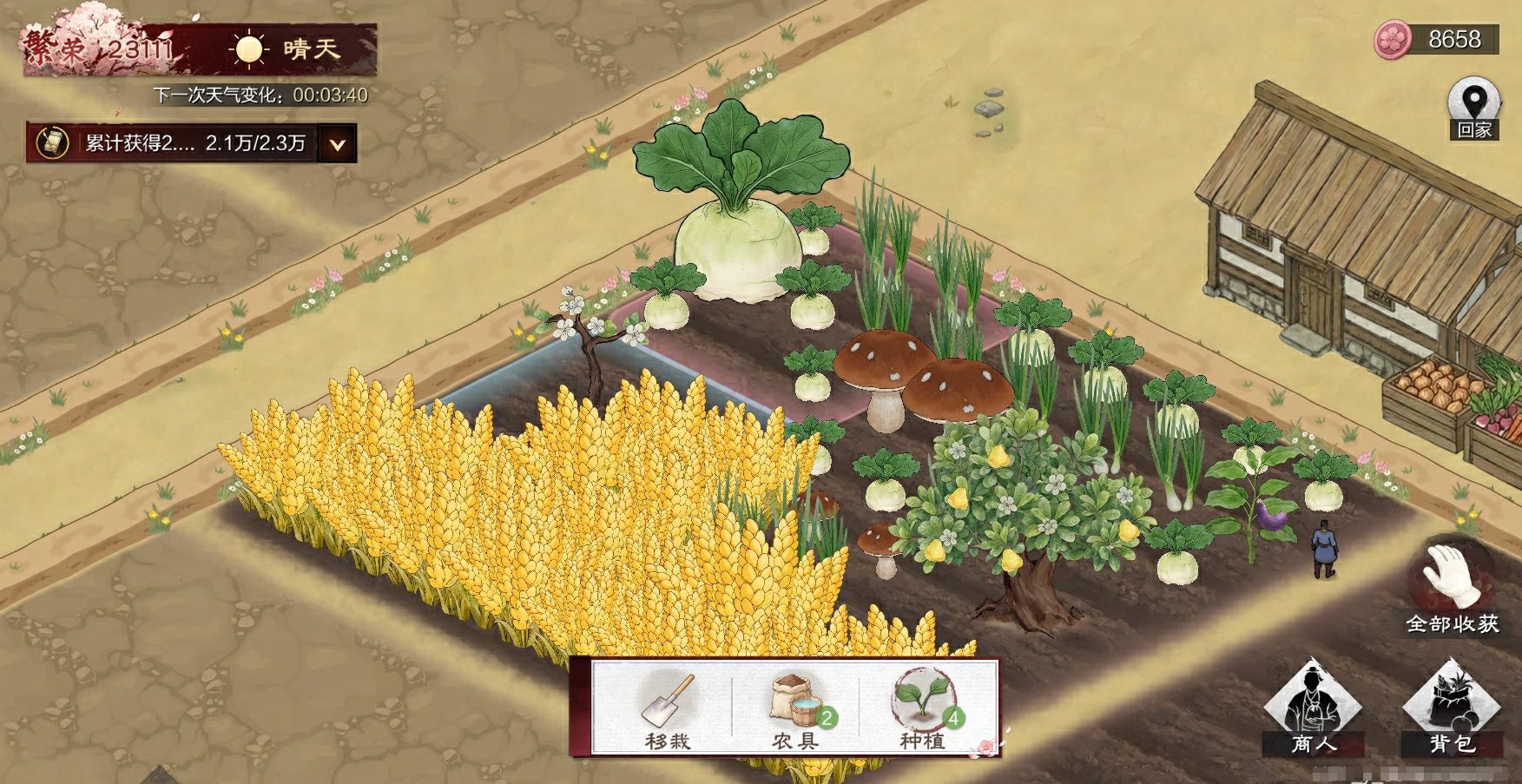Open the 累计获得 quest objective entry
The image size is (1522, 784).
[x=174, y=143]
